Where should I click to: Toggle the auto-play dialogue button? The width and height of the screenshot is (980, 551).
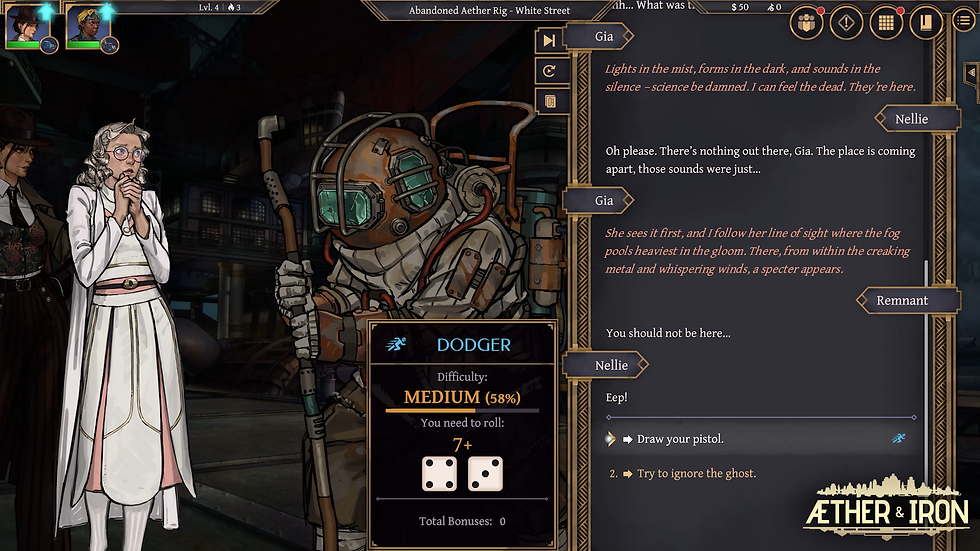coord(549,71)
